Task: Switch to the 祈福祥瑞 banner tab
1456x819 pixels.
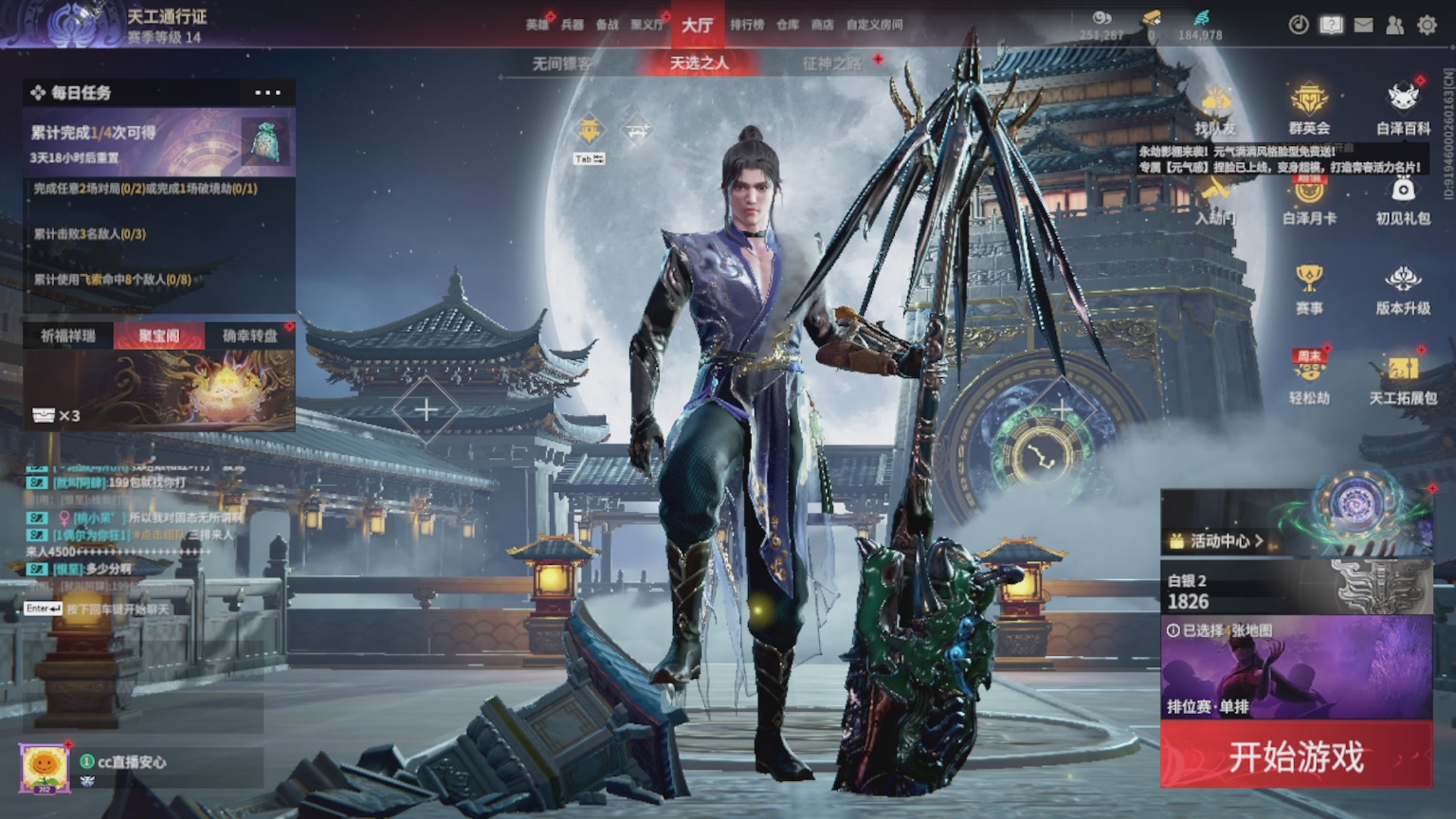Action: [x=68, y=336]
